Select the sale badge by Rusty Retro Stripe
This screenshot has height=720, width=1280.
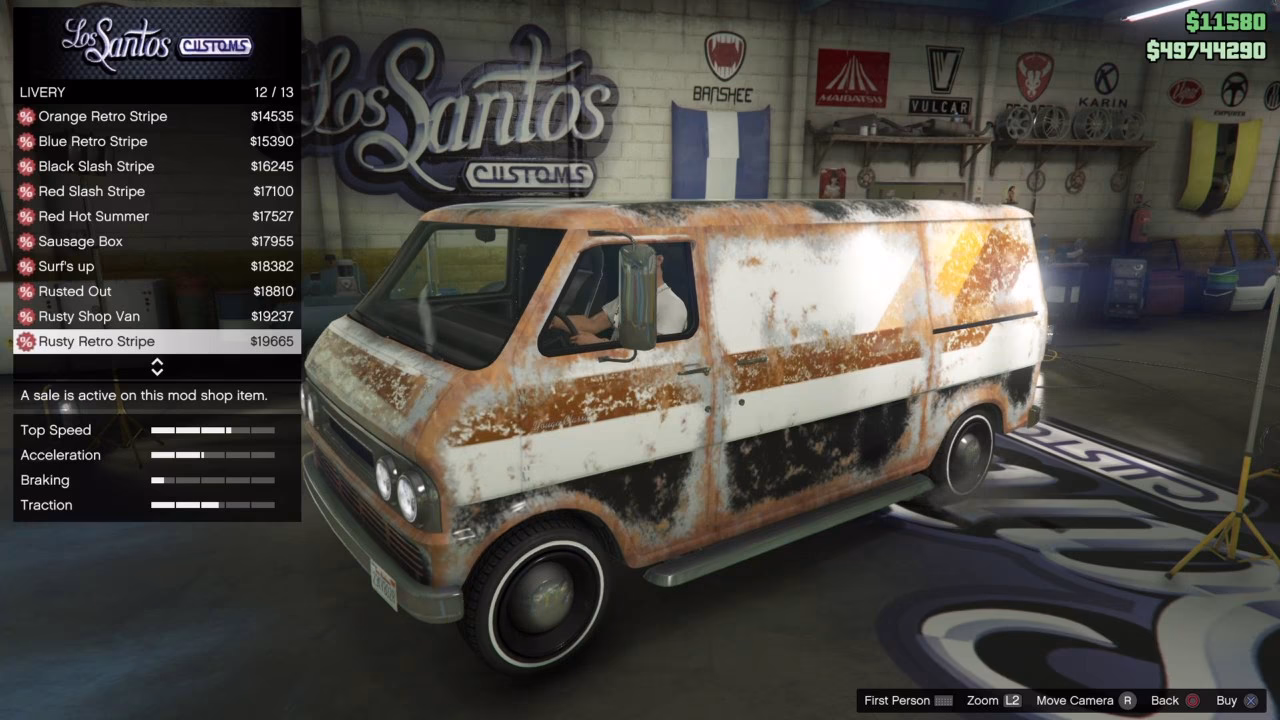point(25,341)
